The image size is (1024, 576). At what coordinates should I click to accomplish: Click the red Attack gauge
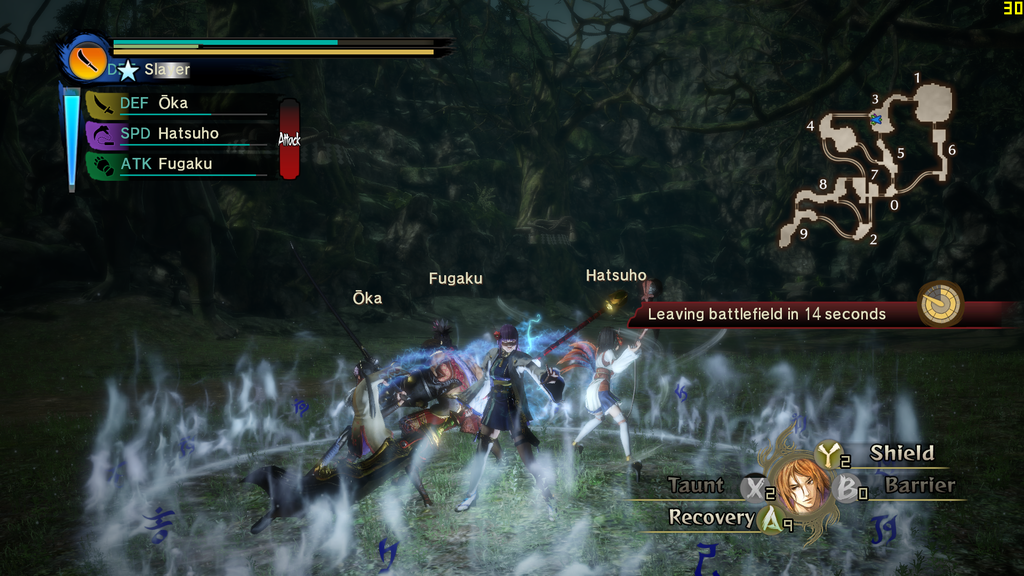click(x=289, y=139)
